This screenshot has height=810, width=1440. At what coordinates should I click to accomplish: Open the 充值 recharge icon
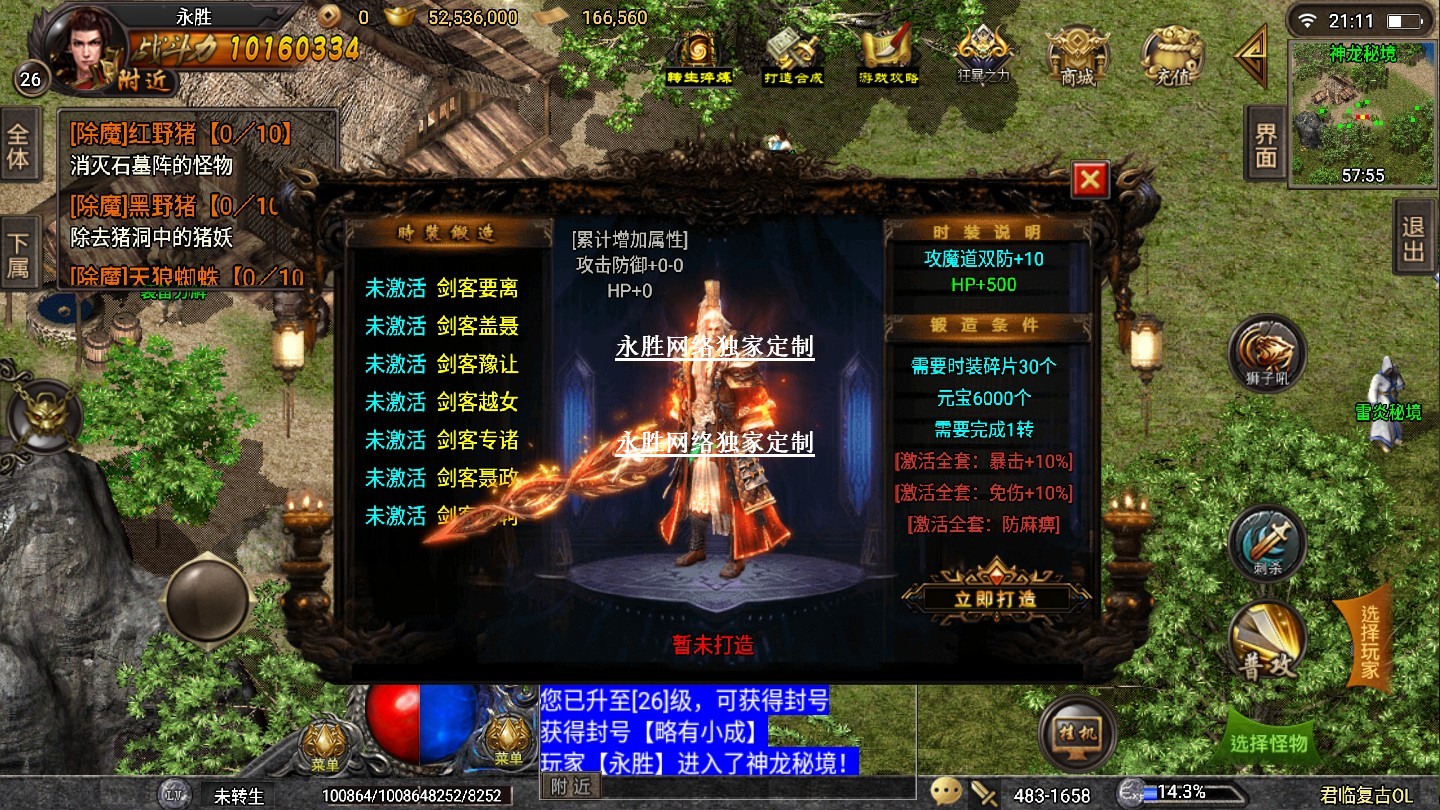coord(1172,56)
